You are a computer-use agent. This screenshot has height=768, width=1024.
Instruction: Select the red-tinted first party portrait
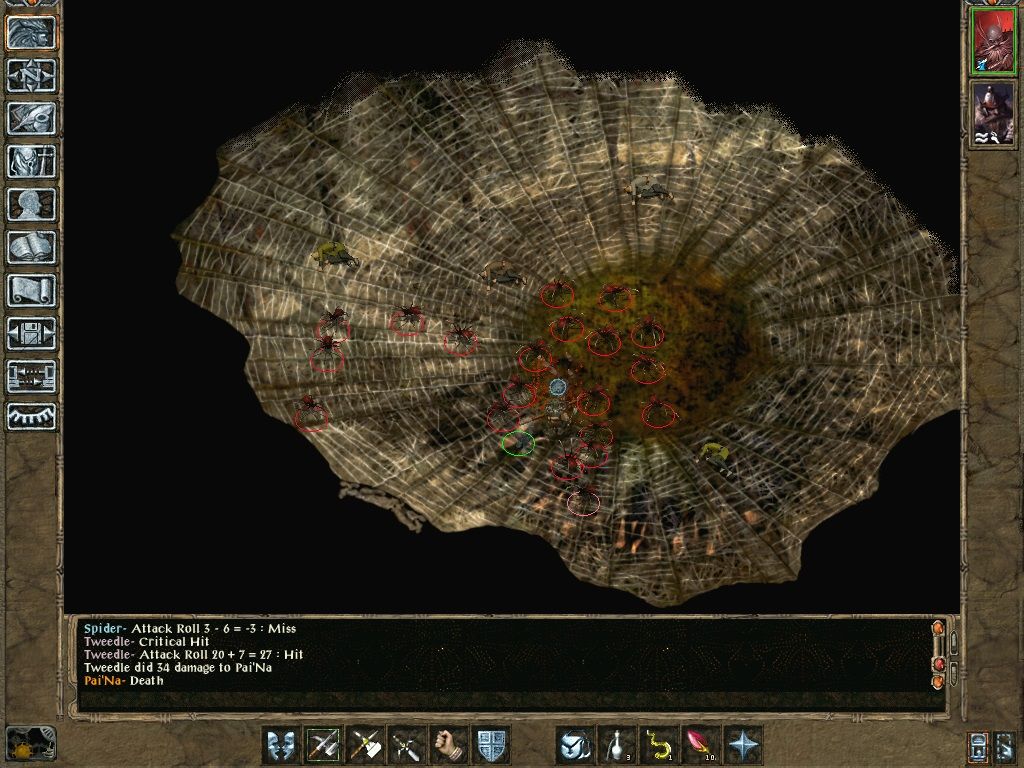click(991, 43)
